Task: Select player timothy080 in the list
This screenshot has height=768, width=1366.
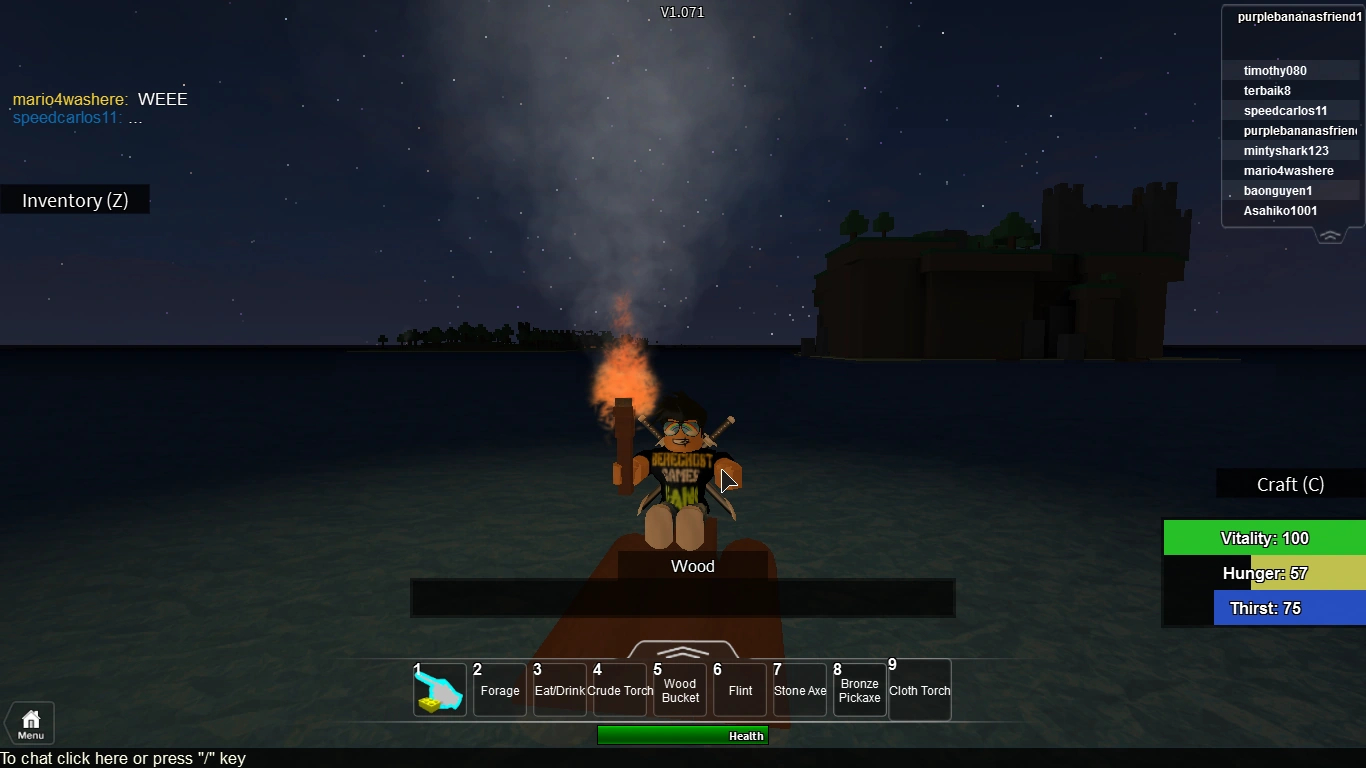Action: pos(1274,70)
